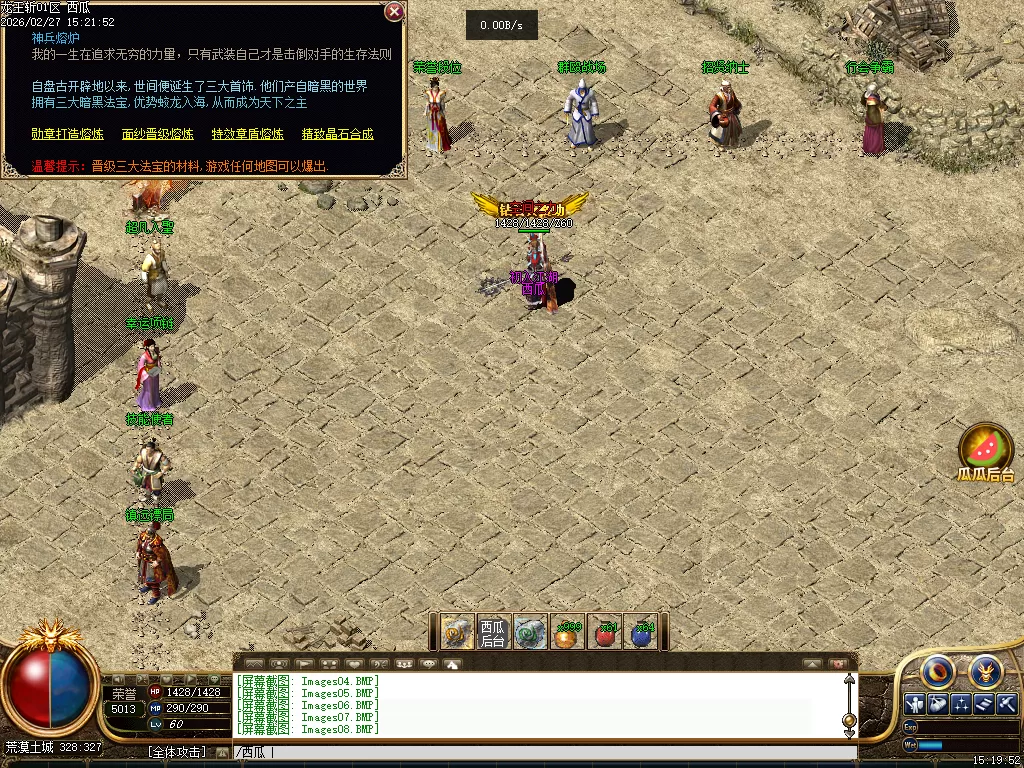
Task: Click the golden winged emblem round button
Action: pos(985,670)
